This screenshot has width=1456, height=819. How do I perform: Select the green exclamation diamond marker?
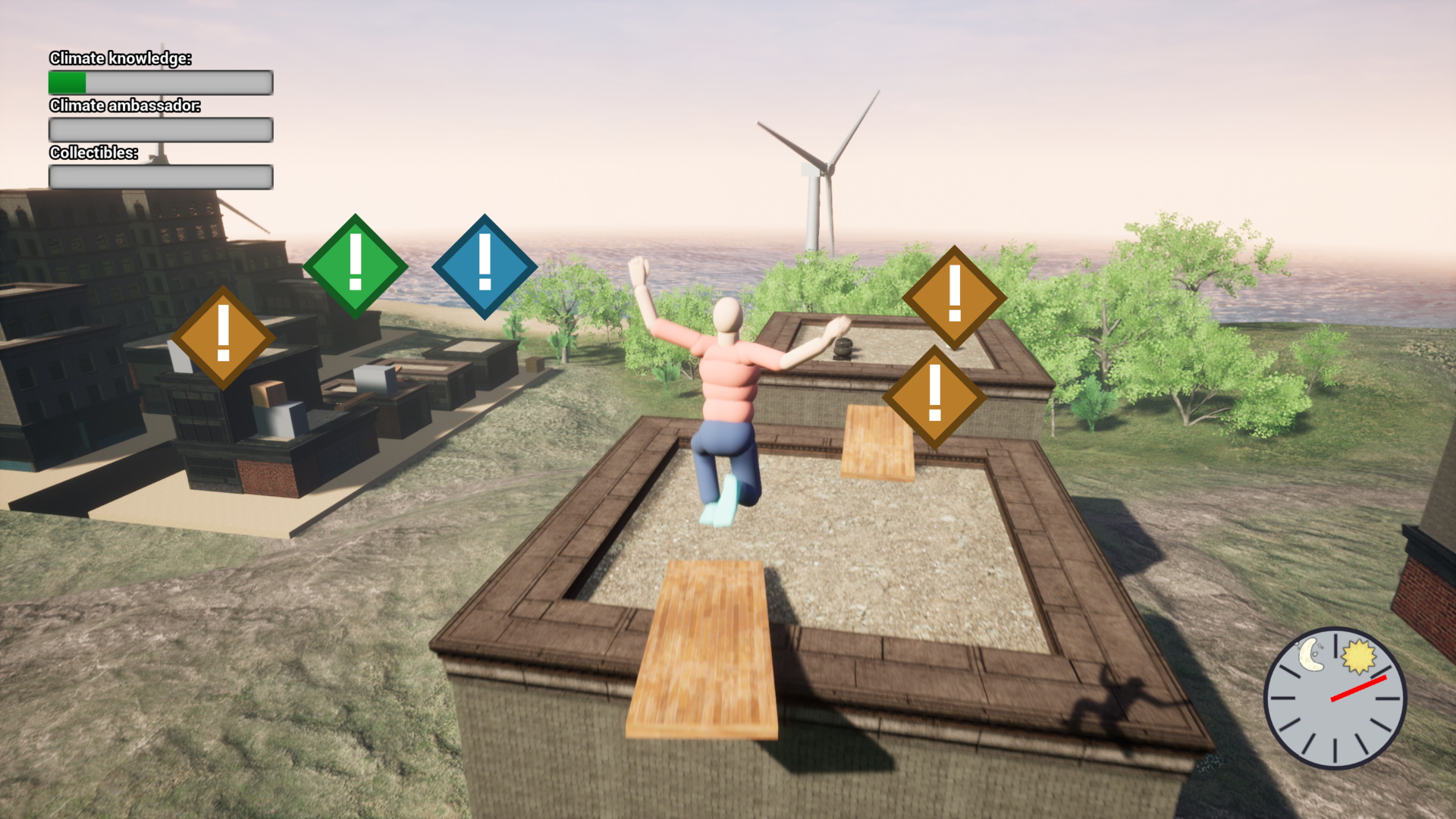355,265
